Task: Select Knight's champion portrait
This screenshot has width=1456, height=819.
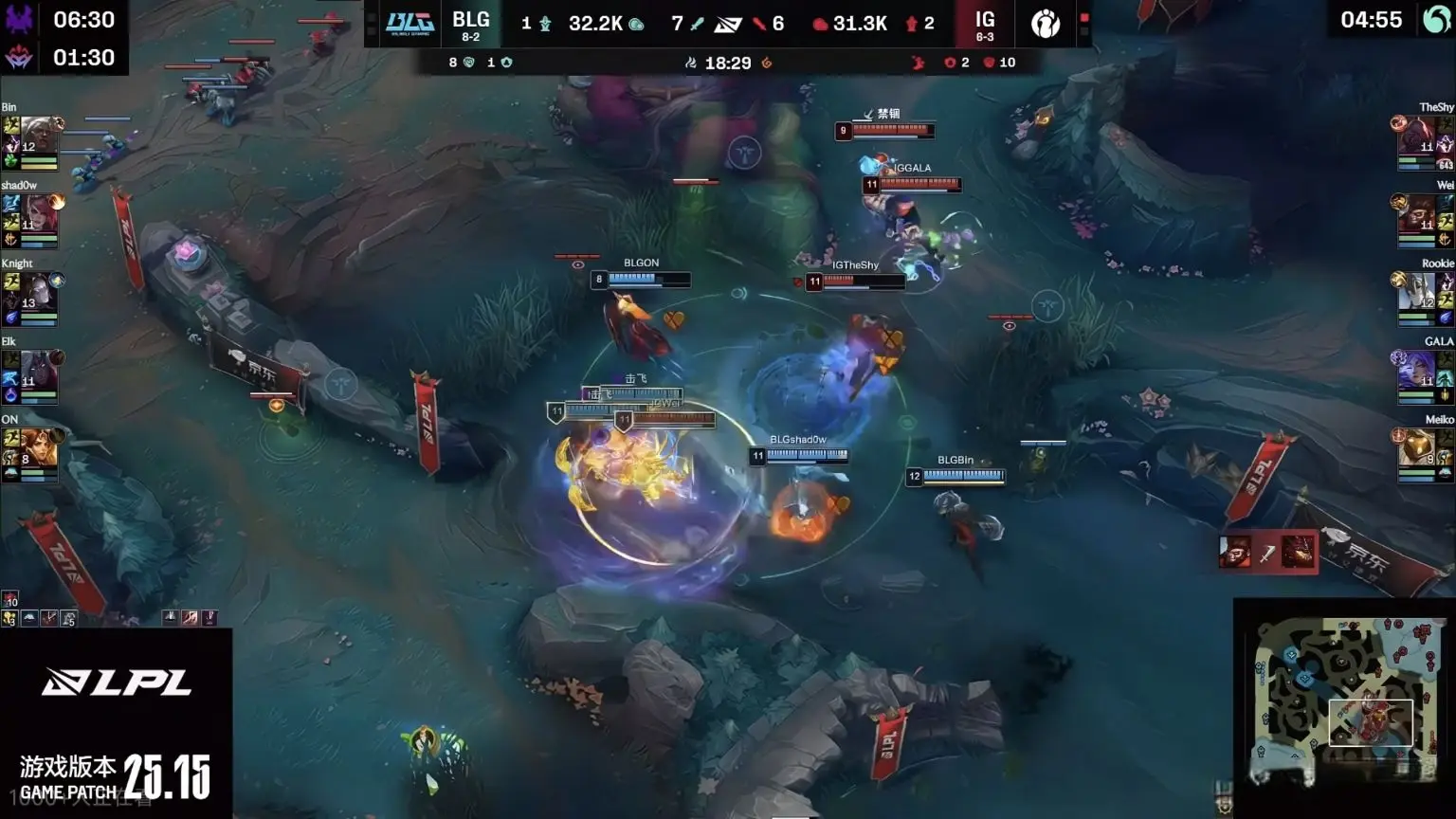Action: point(38,293)
